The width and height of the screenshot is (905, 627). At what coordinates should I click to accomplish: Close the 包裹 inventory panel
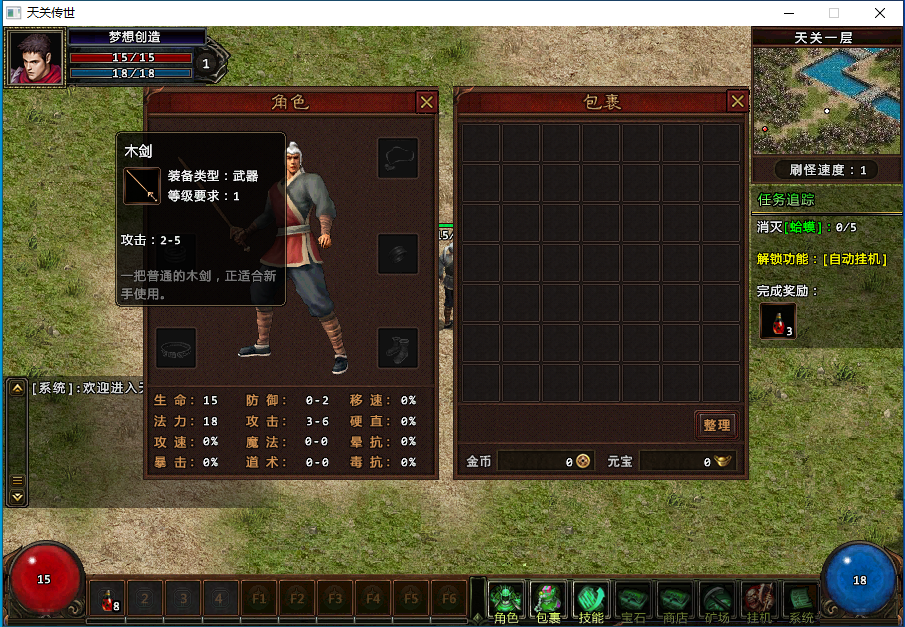(x=737, y=102)
